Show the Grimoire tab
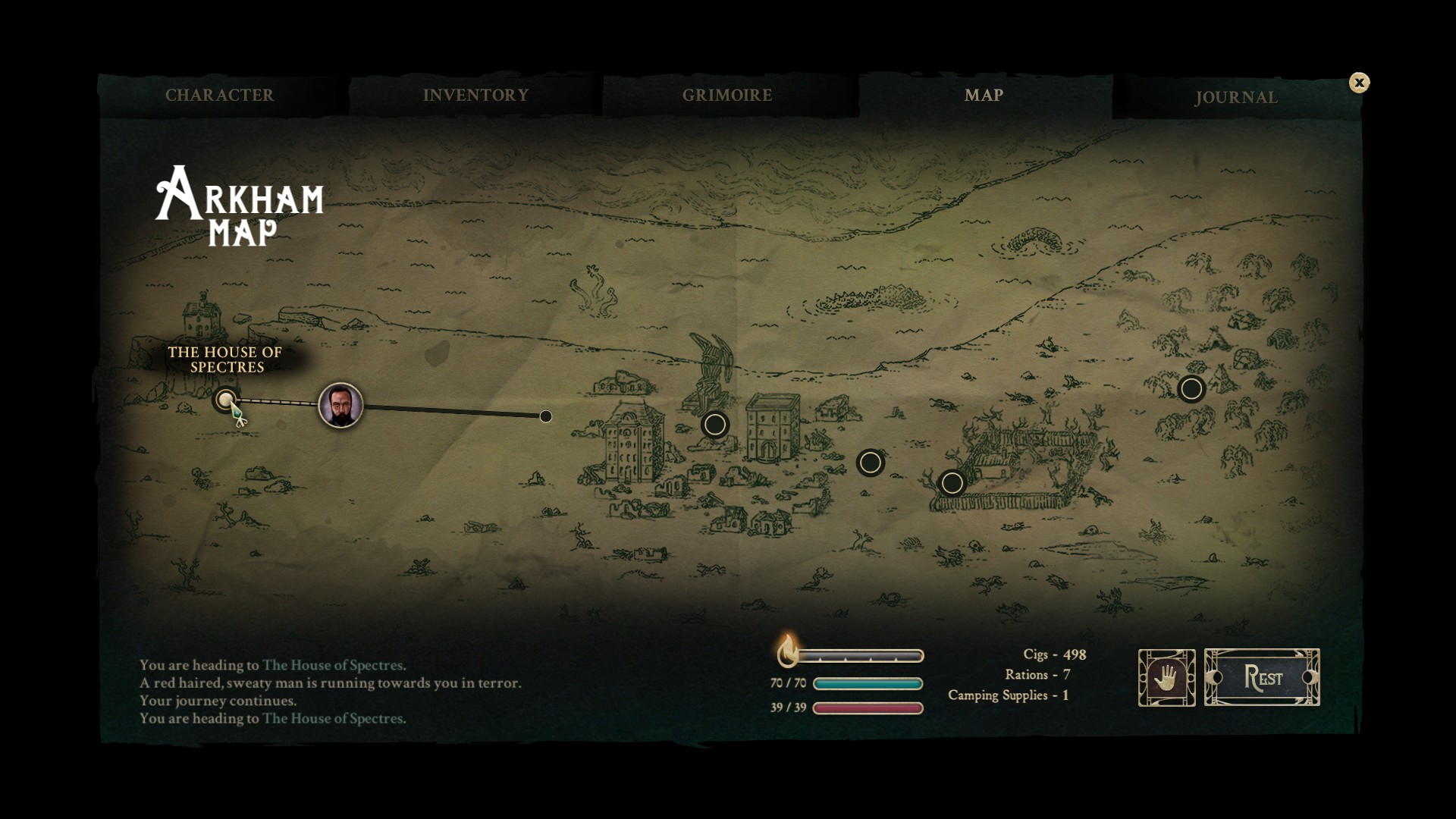1456x819 pixels. (x=727, y=96)
